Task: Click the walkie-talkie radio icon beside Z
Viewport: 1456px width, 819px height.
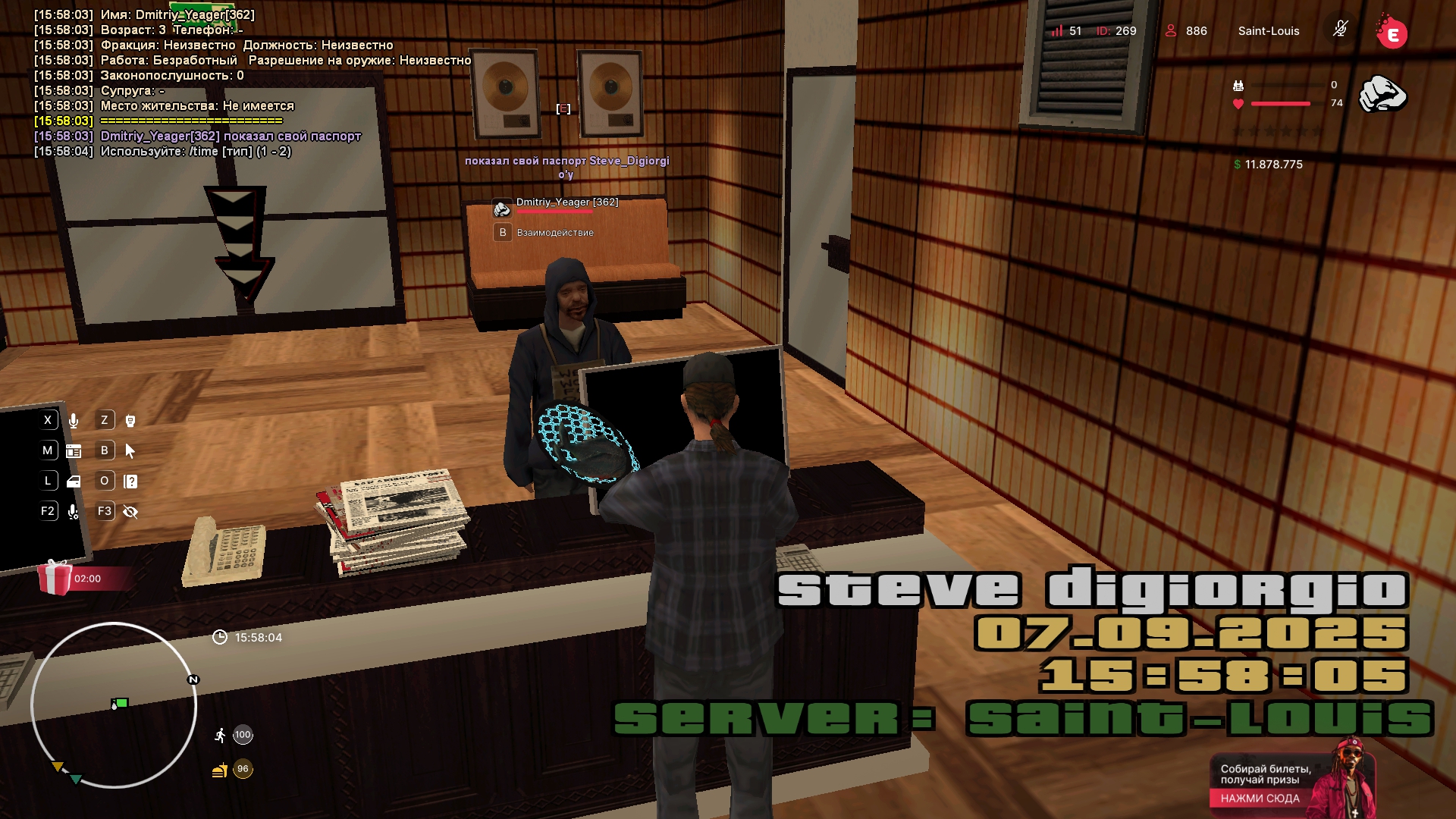Action: [x=130, y=421]
